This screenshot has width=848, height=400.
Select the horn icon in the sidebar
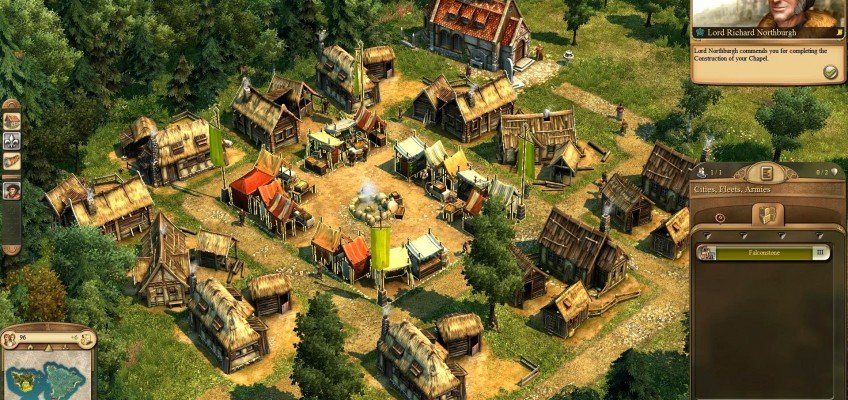click(12, 161)
